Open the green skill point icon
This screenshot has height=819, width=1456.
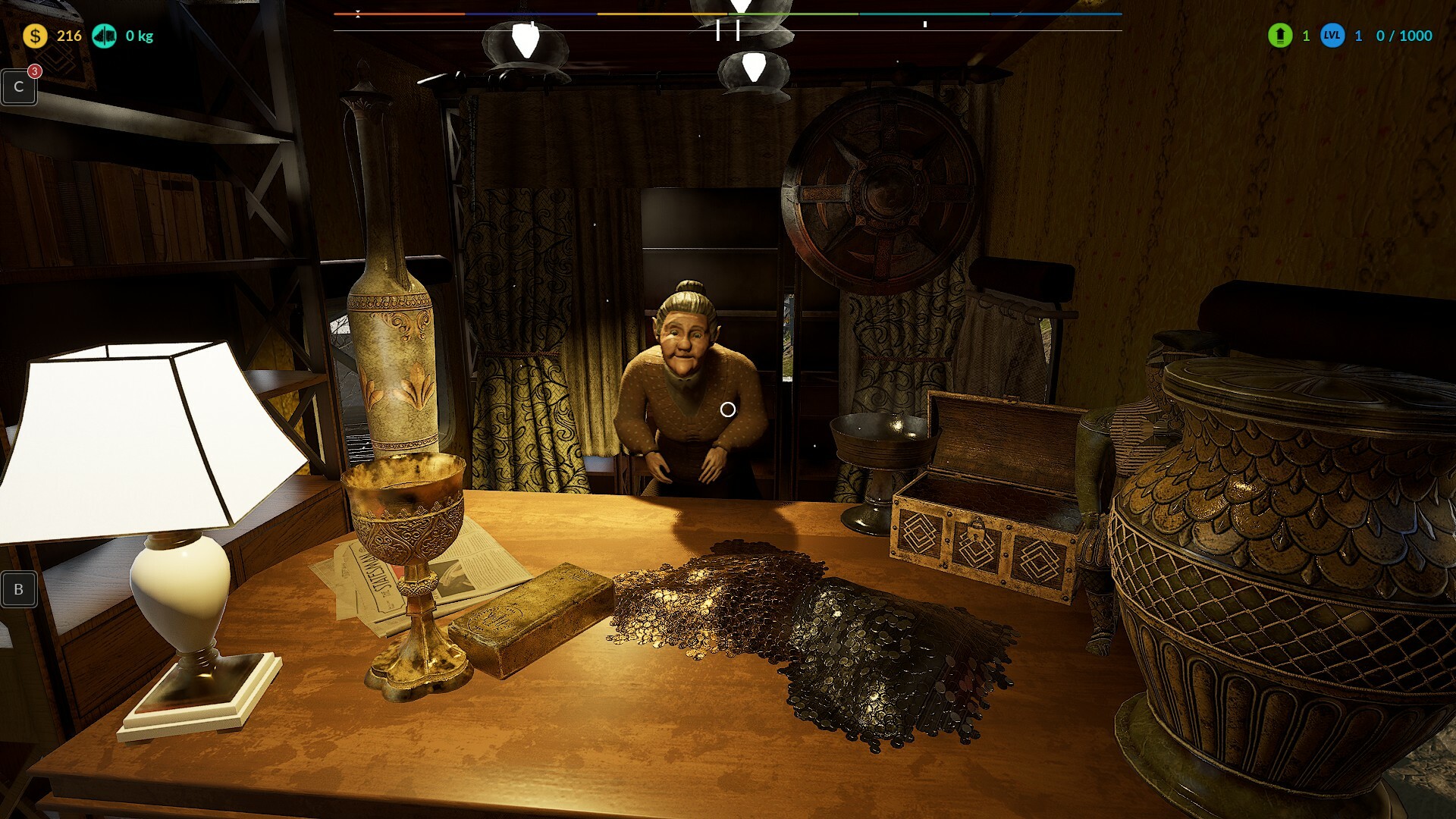tap(1280, 36)
